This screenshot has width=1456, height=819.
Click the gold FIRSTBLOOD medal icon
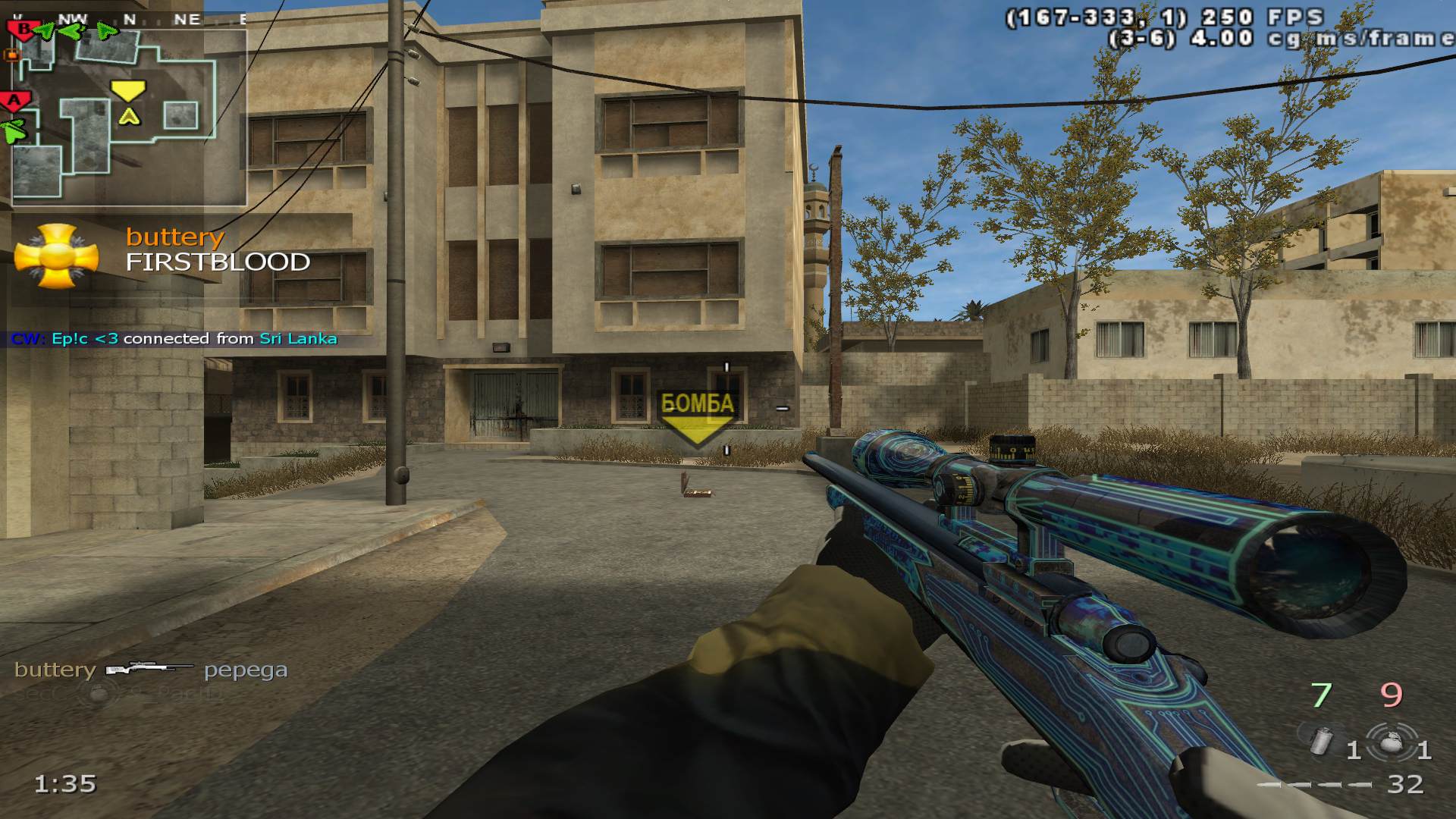(x=56, y=256)
